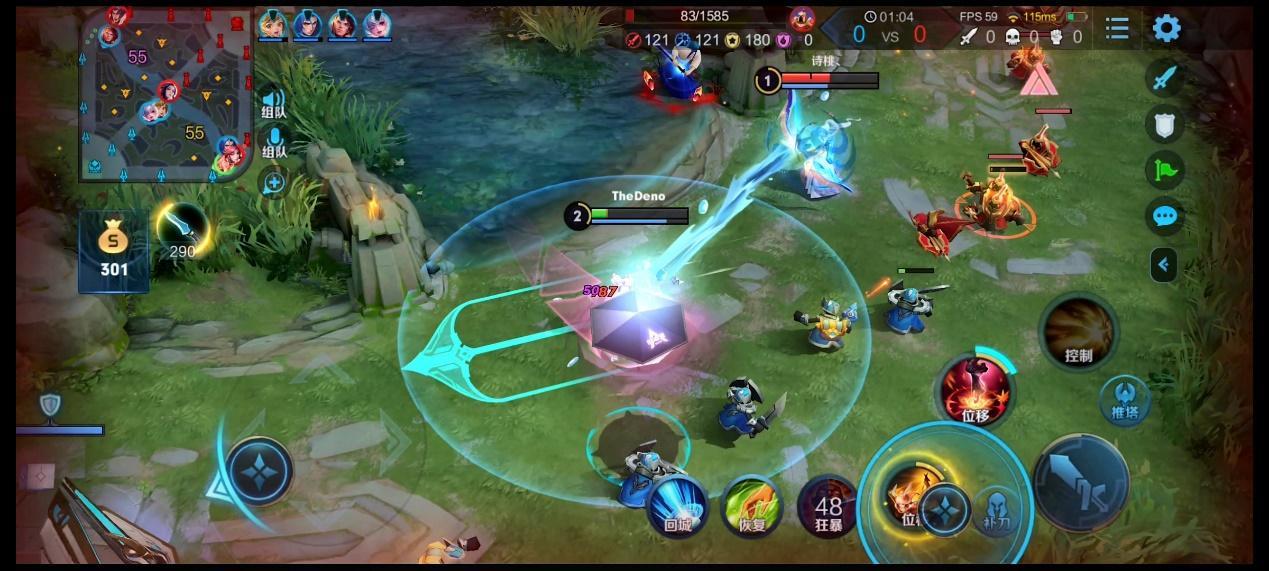Open the quick chat bubble

tap(1165, 216)
